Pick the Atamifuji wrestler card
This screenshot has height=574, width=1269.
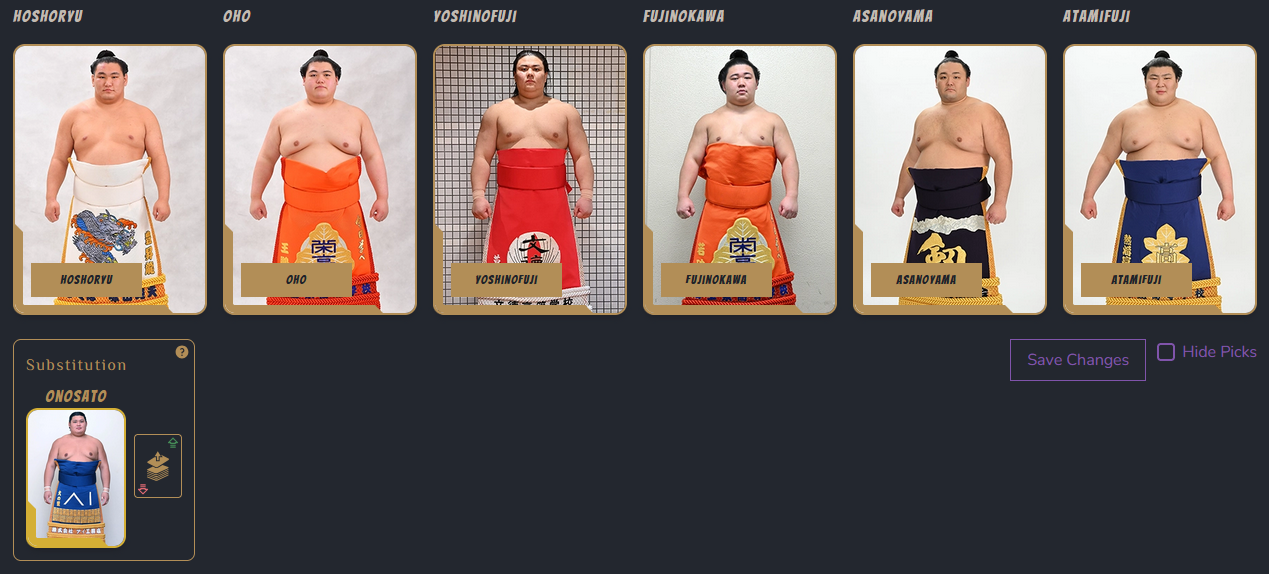point(1160,179)
